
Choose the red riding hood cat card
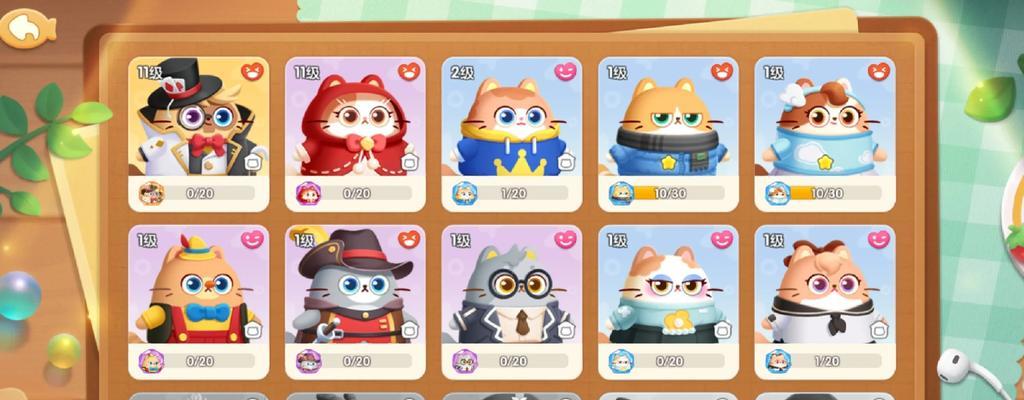(x=354, y=125)
